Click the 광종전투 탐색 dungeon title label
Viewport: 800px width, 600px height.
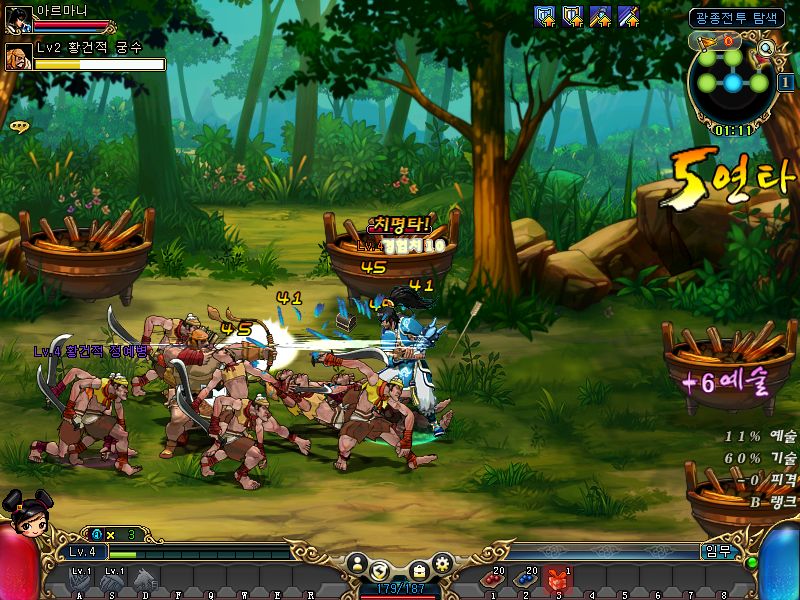pyautogui.click(x=737, y=17)
